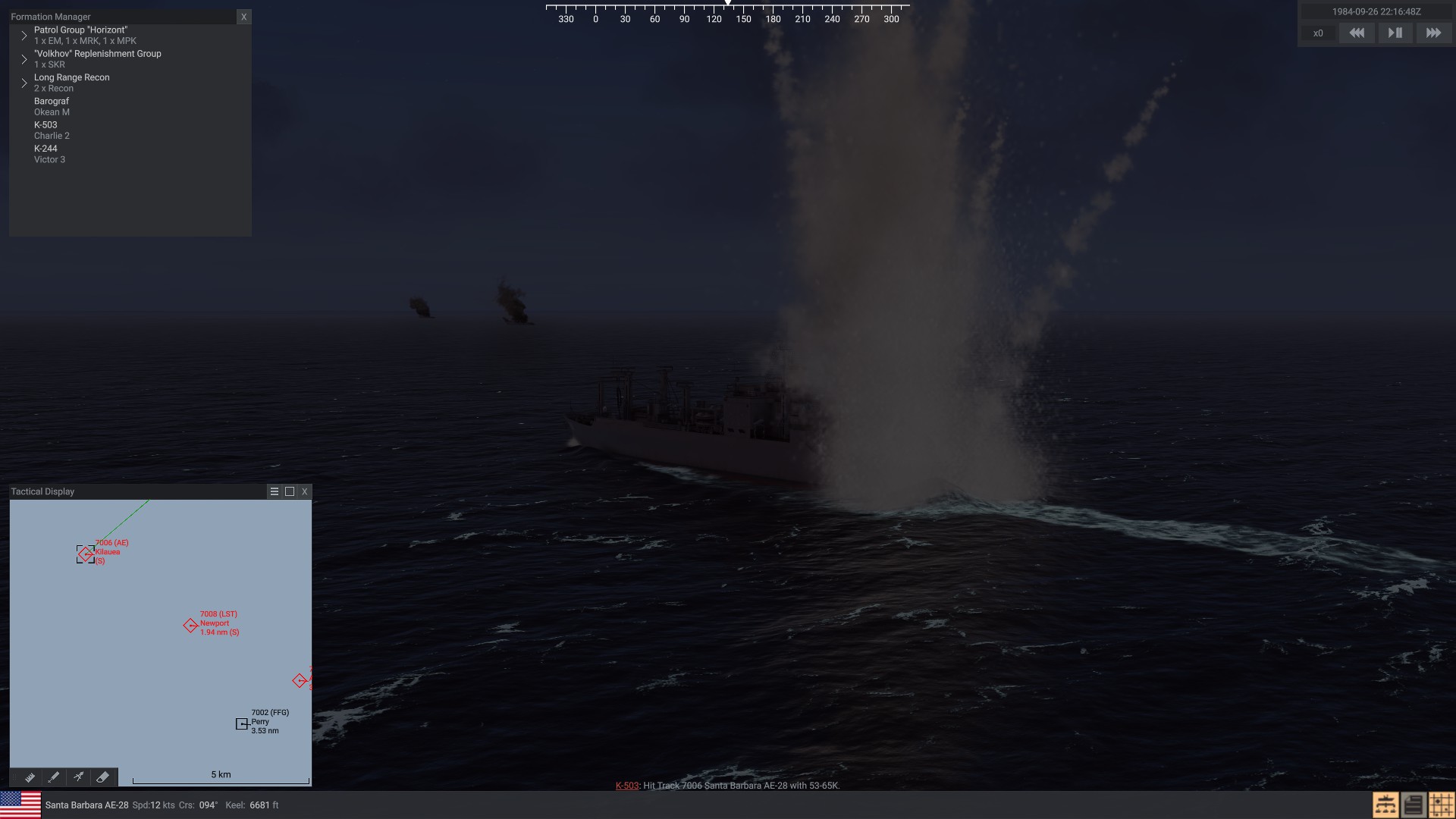
Task: Click K-503 link in message log
Action: 626,786
